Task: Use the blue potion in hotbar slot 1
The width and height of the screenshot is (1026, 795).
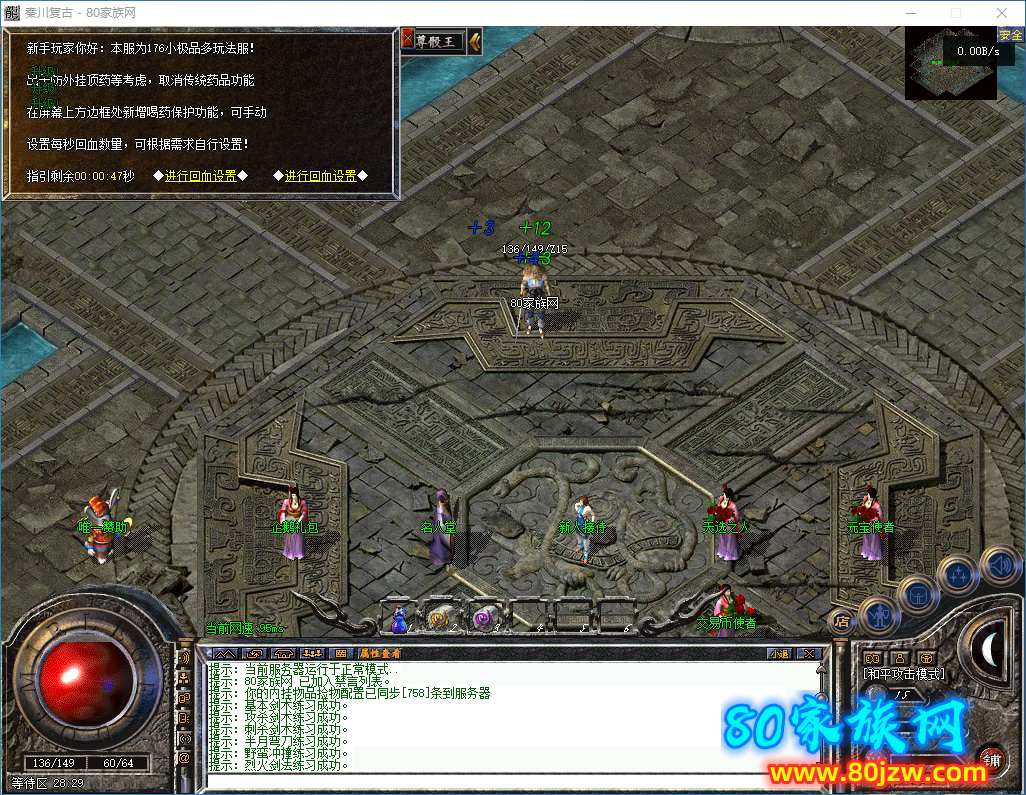Action: pos(399,620)
